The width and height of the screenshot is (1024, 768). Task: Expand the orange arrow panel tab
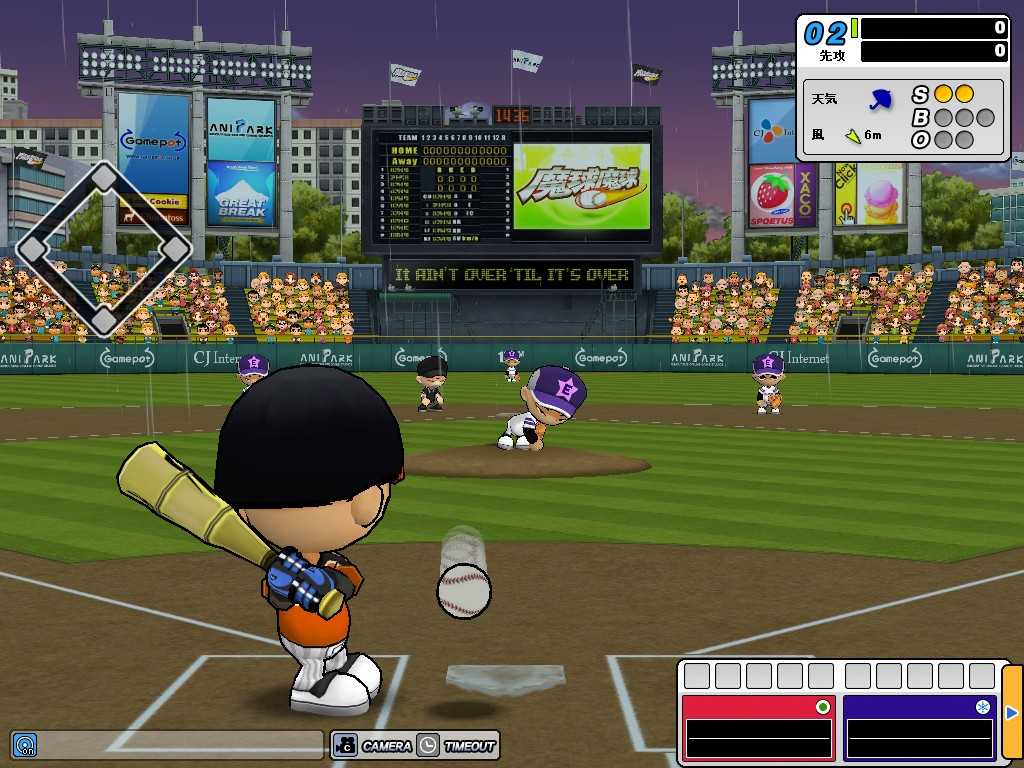pyautogui.click(x=1012, y=713)
